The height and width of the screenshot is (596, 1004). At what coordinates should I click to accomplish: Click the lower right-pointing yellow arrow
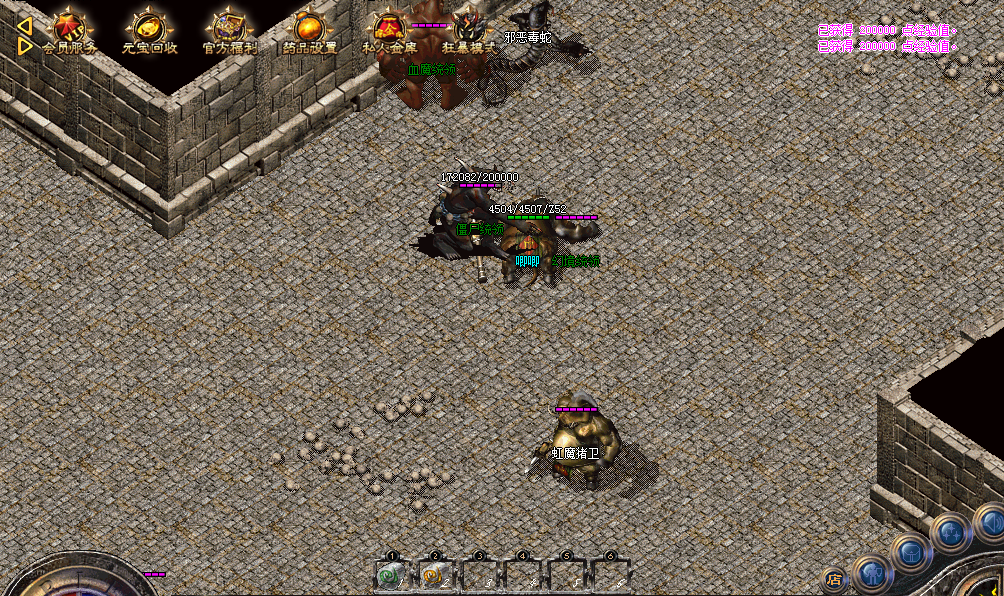pyautogui.click(x=25, y=45)
